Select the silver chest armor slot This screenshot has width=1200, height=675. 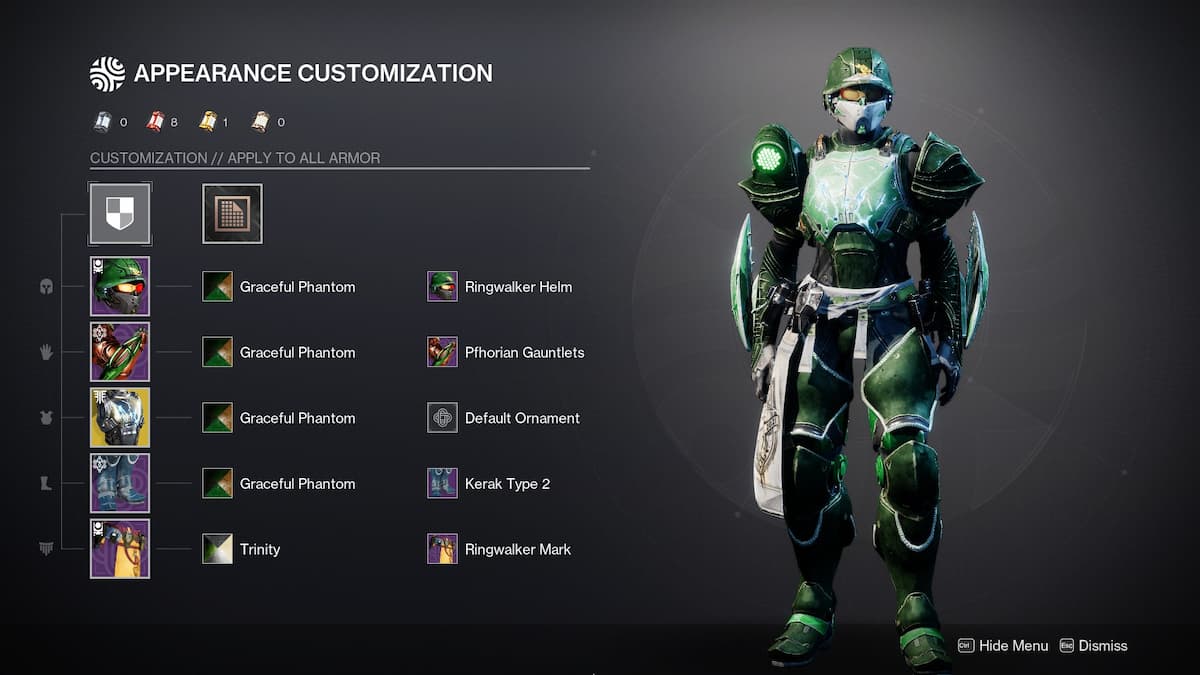tap(120, 418)
